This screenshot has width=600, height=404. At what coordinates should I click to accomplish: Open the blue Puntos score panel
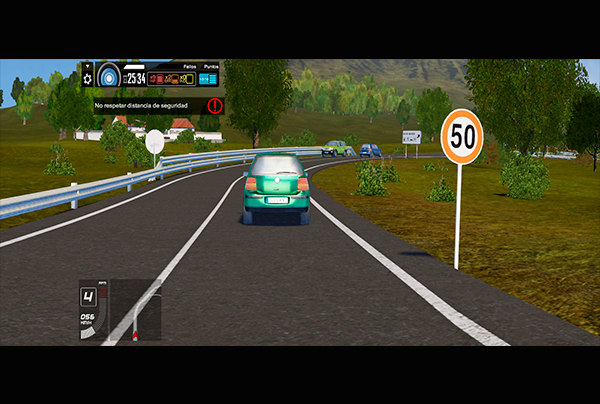pyautogui.click(x=209, y=78)
